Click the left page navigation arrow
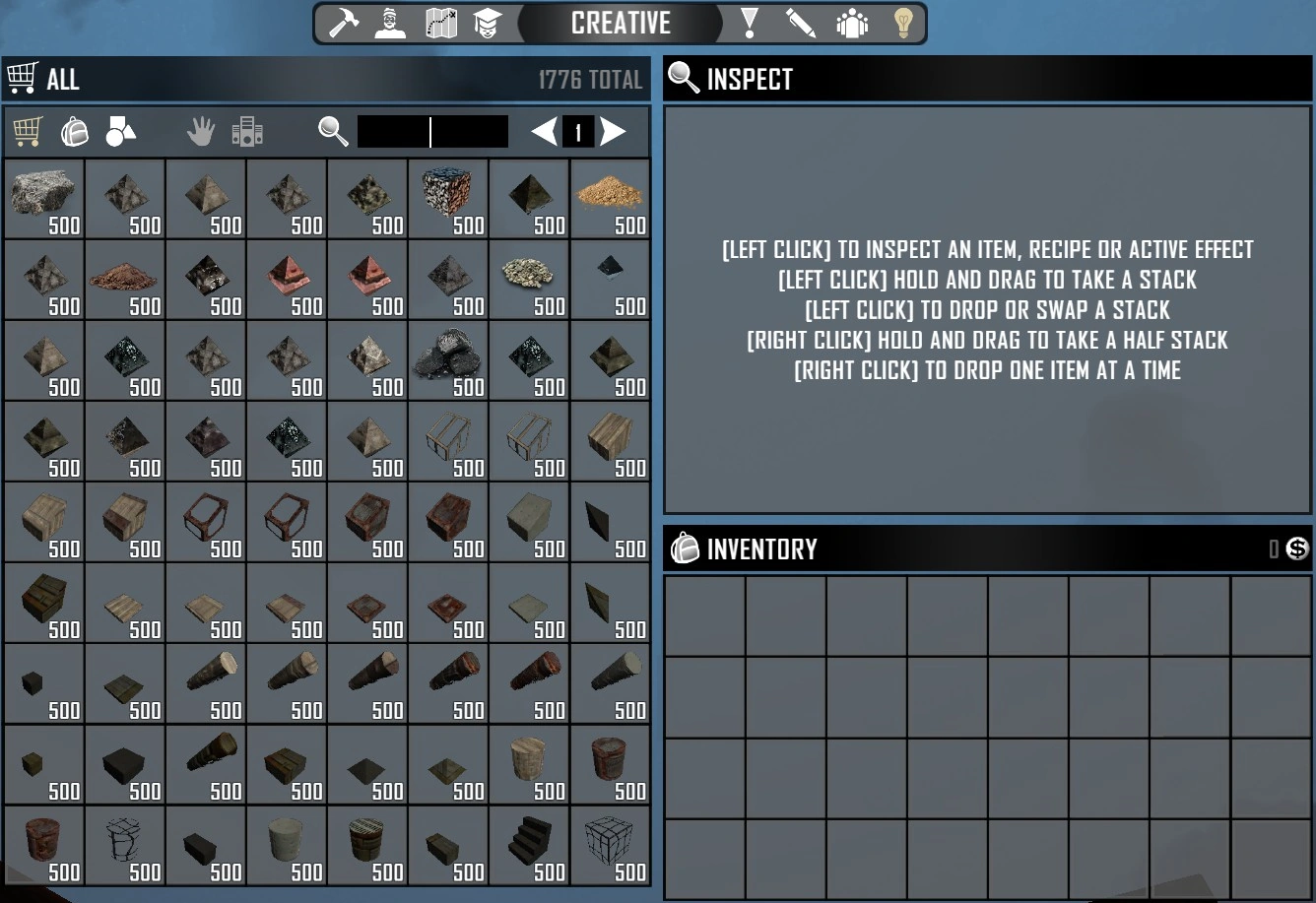This screenshot has height=903, width=1316. pyautogui.click(x=543, y=132)
